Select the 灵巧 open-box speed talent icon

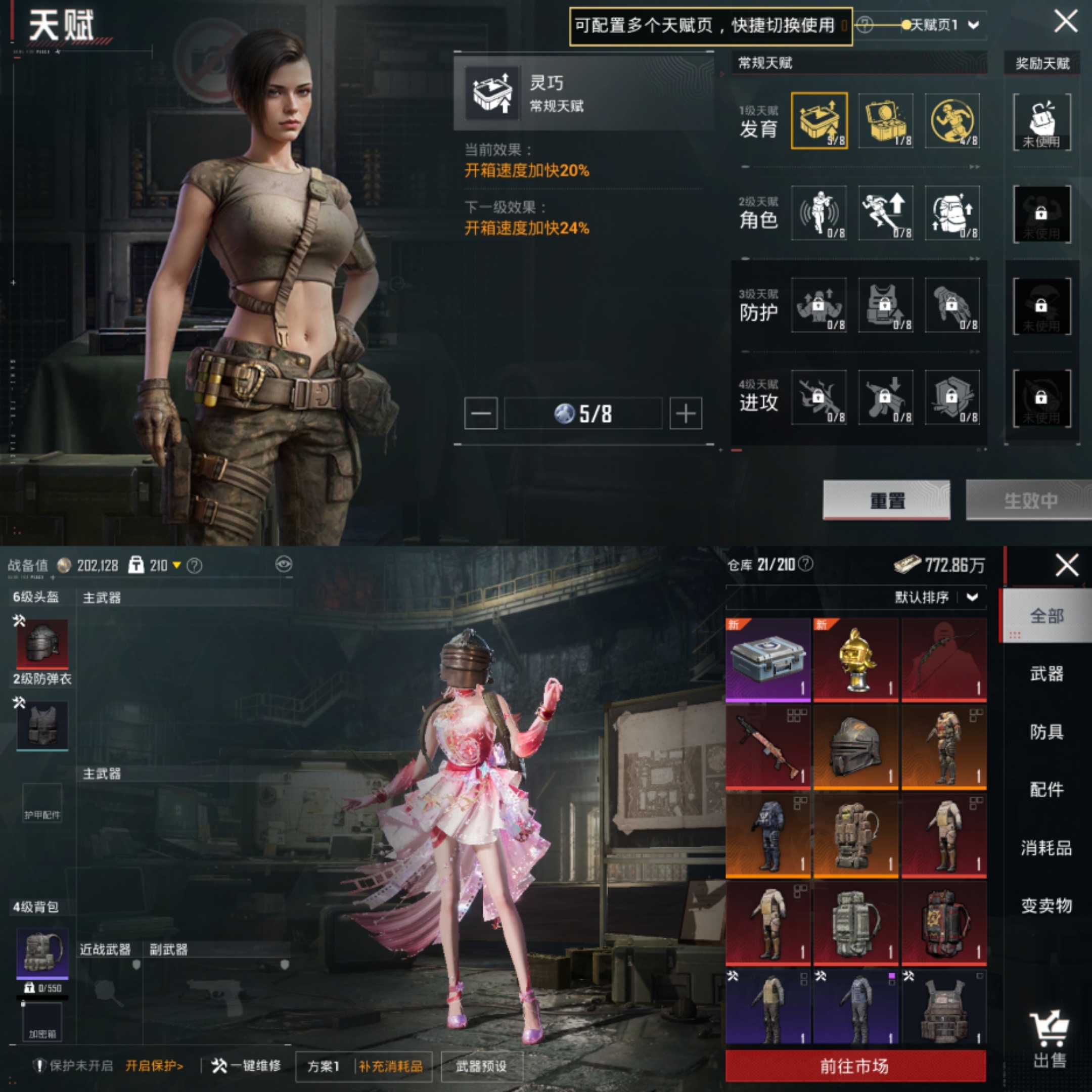click(818, 120)
